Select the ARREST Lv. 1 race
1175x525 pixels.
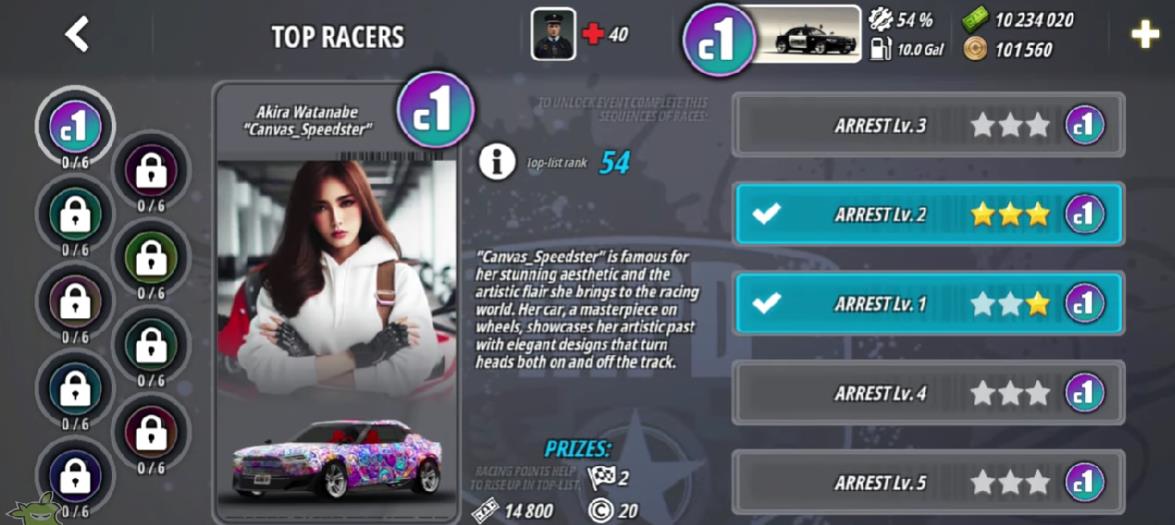(x=928, y=303)
